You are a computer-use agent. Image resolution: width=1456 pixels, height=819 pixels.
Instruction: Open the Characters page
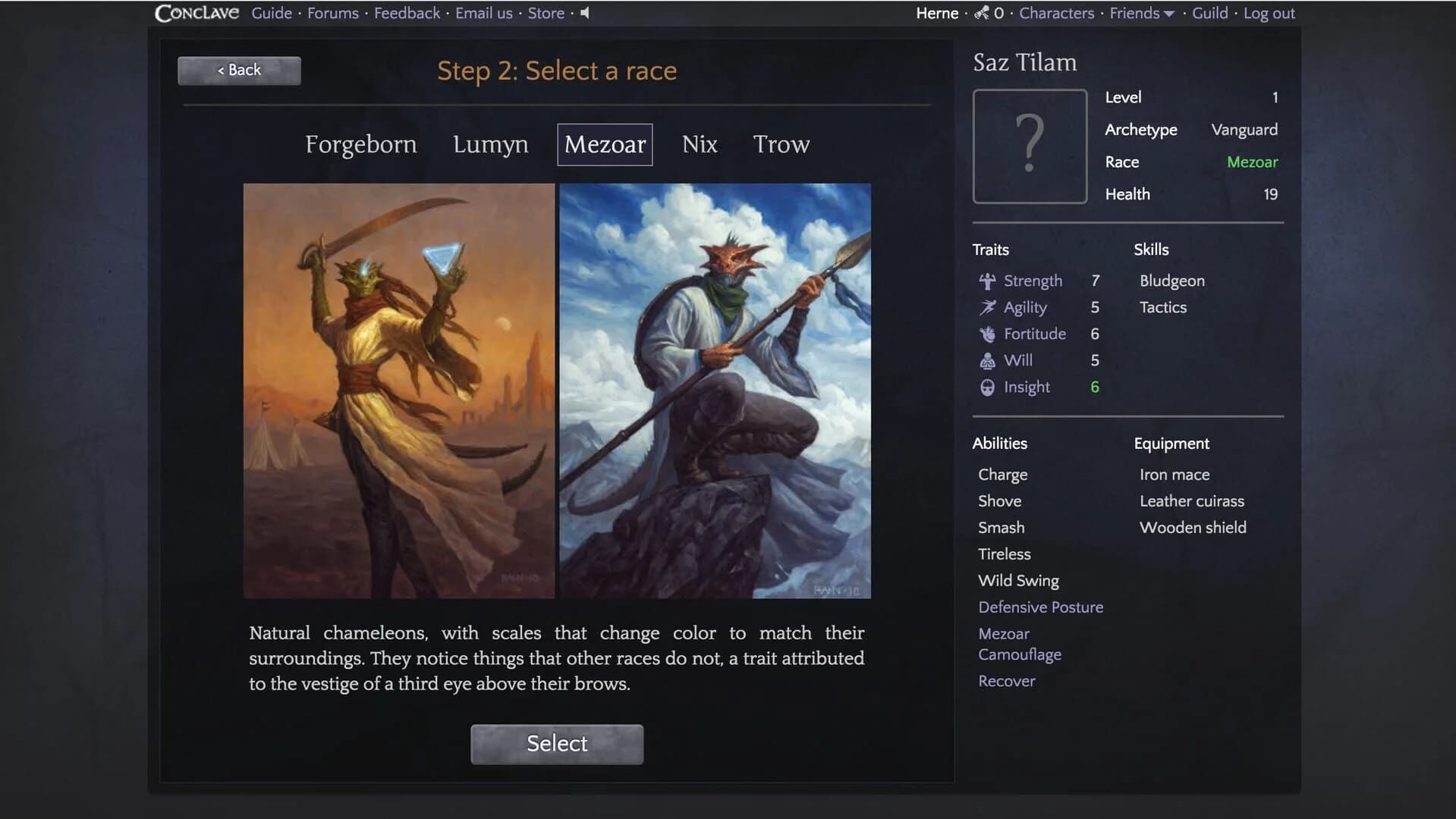(1055, 13)
